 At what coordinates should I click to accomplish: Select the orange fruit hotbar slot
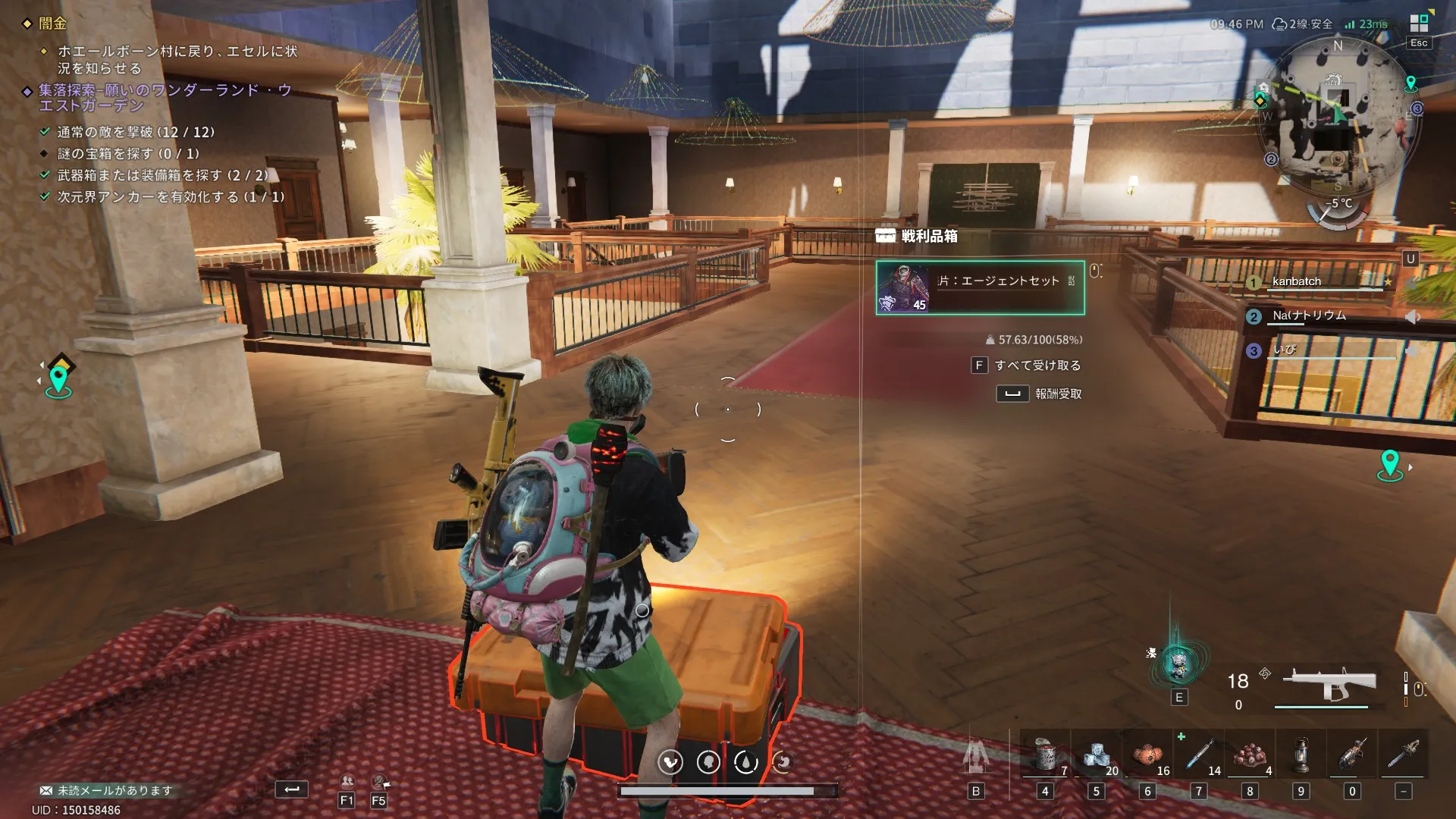pyautogui.click(x=1147, y=756)
